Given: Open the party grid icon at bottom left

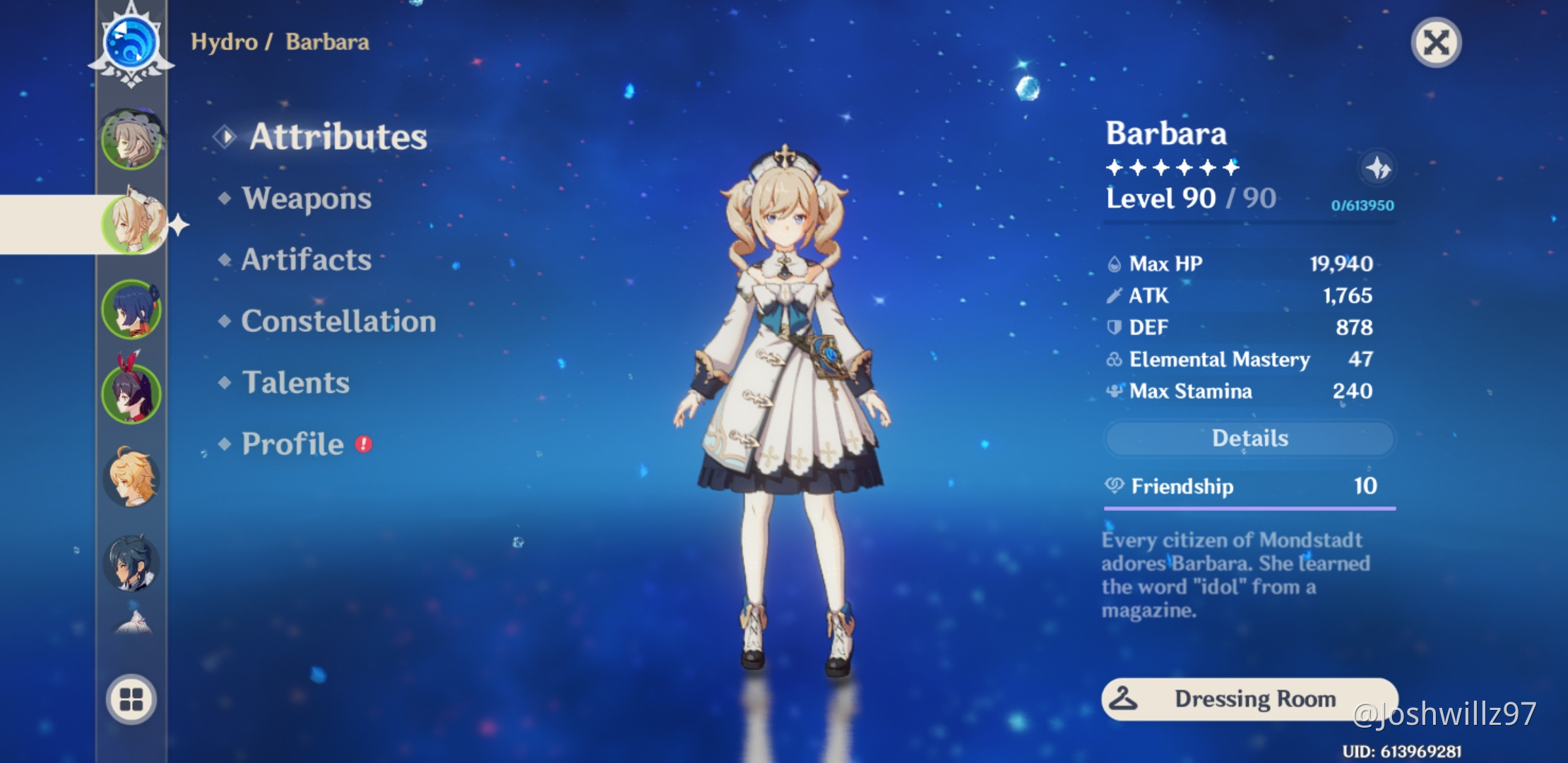Looking at the screenshot, I should click(x=130, y=696).
